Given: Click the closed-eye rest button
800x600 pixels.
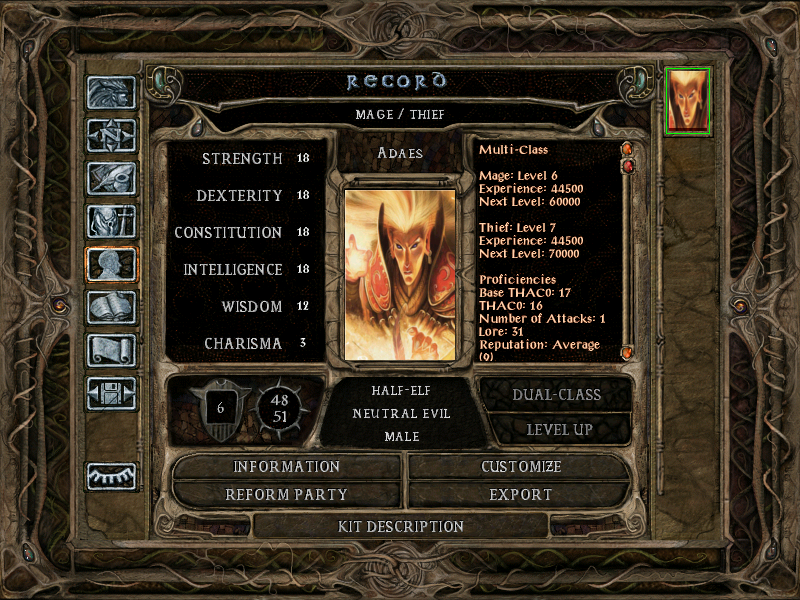Looking at the screenshot, I should click(111, 476).
